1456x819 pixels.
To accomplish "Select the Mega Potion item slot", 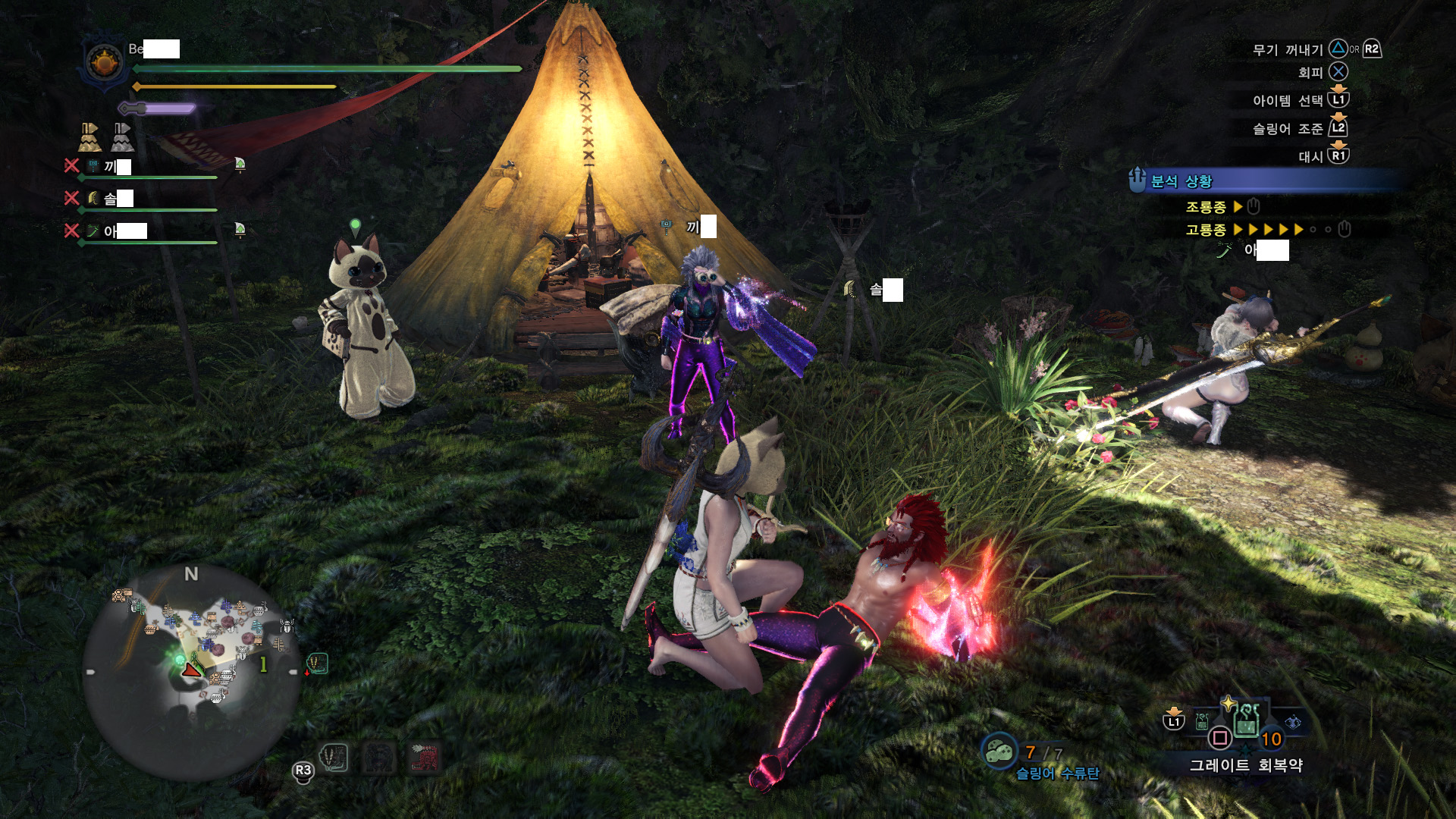I will point(1246,720).
